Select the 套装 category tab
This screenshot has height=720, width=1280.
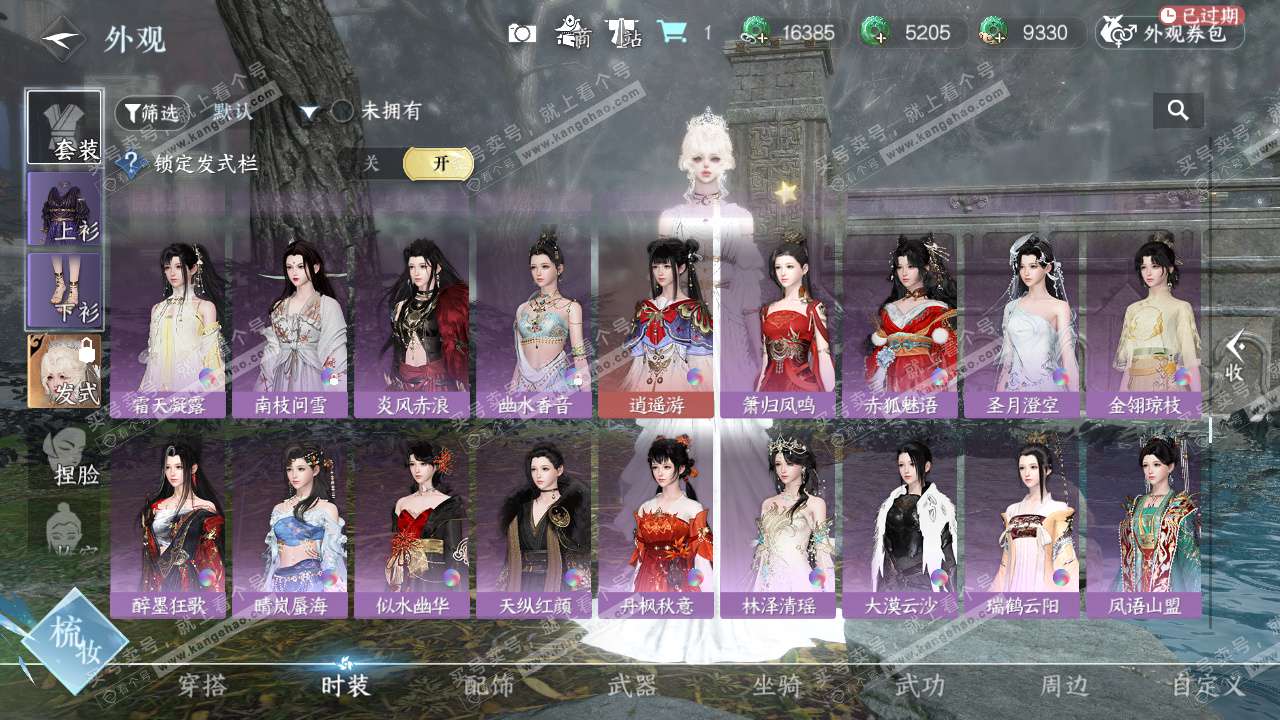[64, 127]
